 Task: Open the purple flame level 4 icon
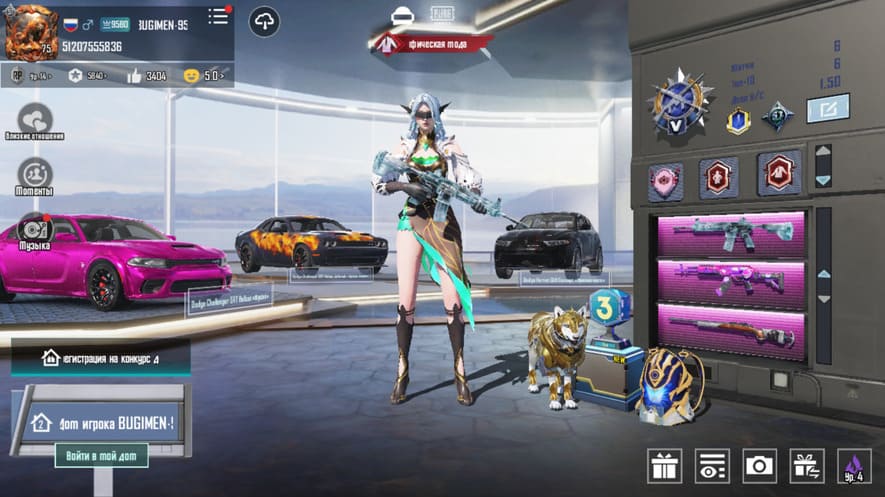tap(853, 465)
